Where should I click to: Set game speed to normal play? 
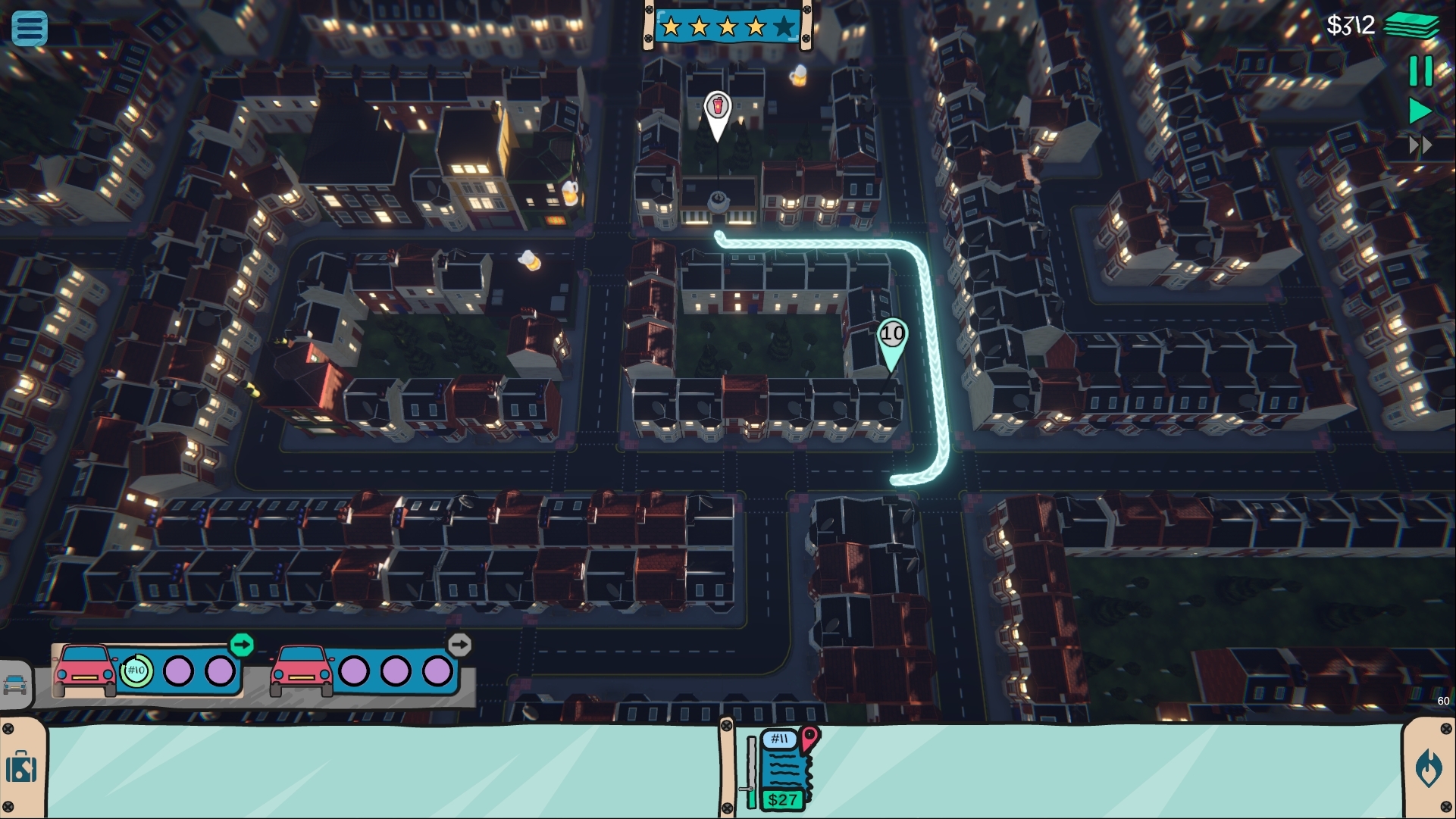point(1420,111)
